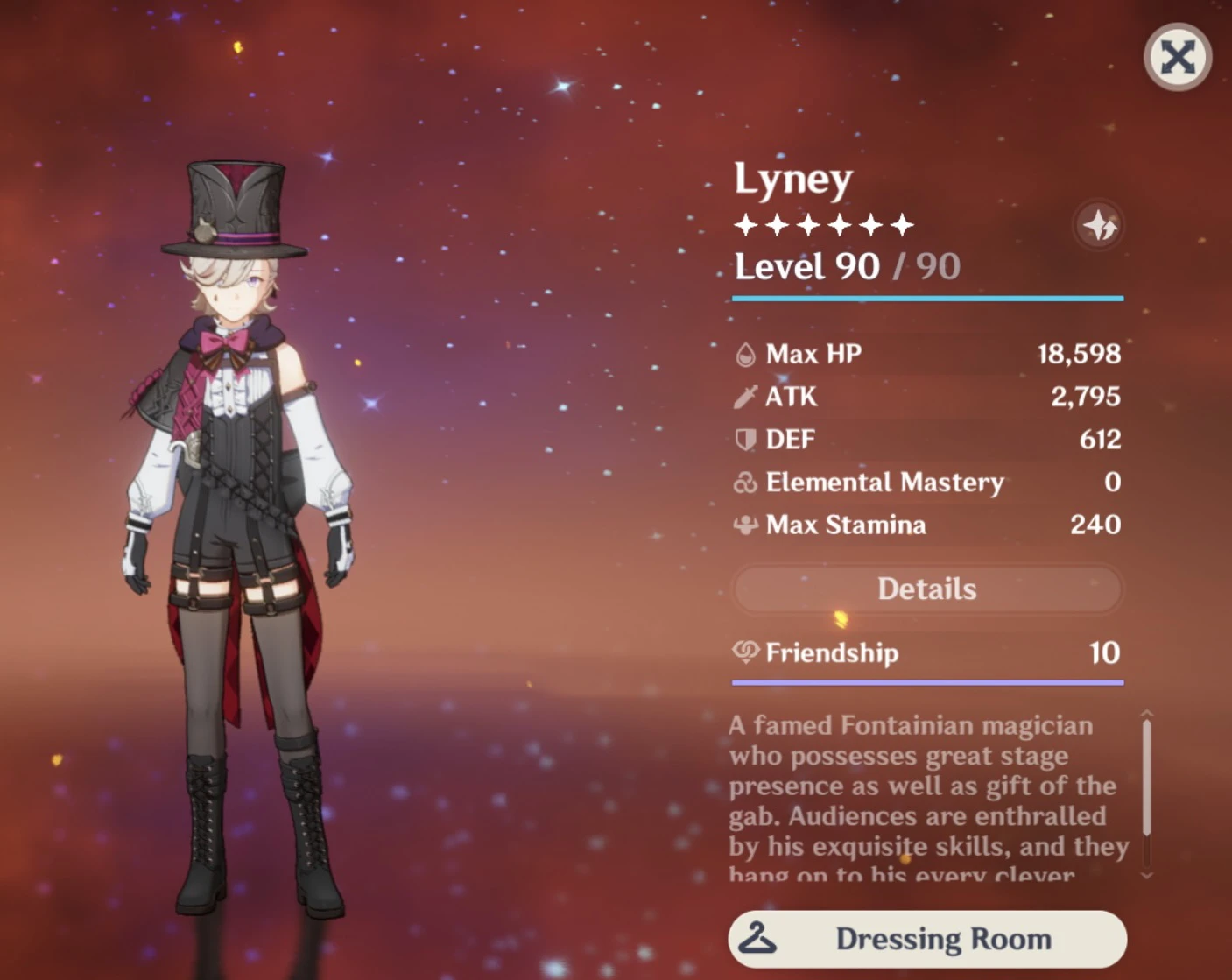Click the Max HP value 18,598
Viewport: 1232px width, 980px height.
point(1079,354)
